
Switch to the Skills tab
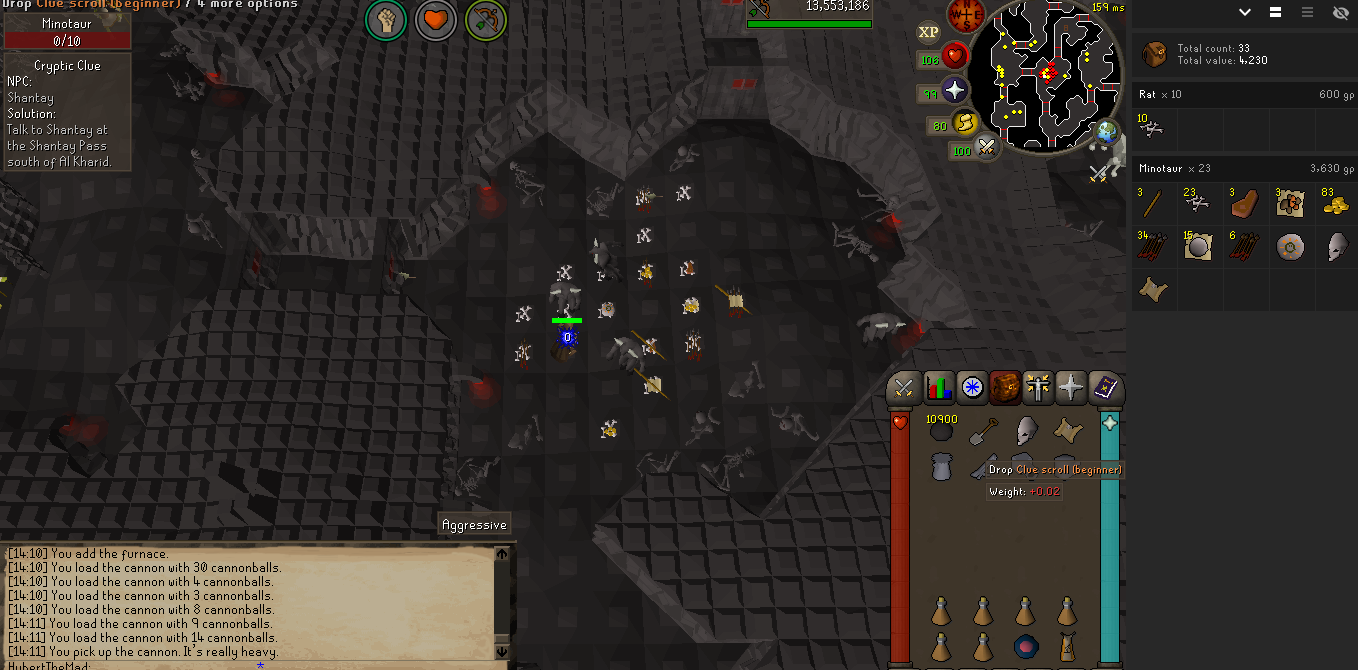tap(938, 388)
